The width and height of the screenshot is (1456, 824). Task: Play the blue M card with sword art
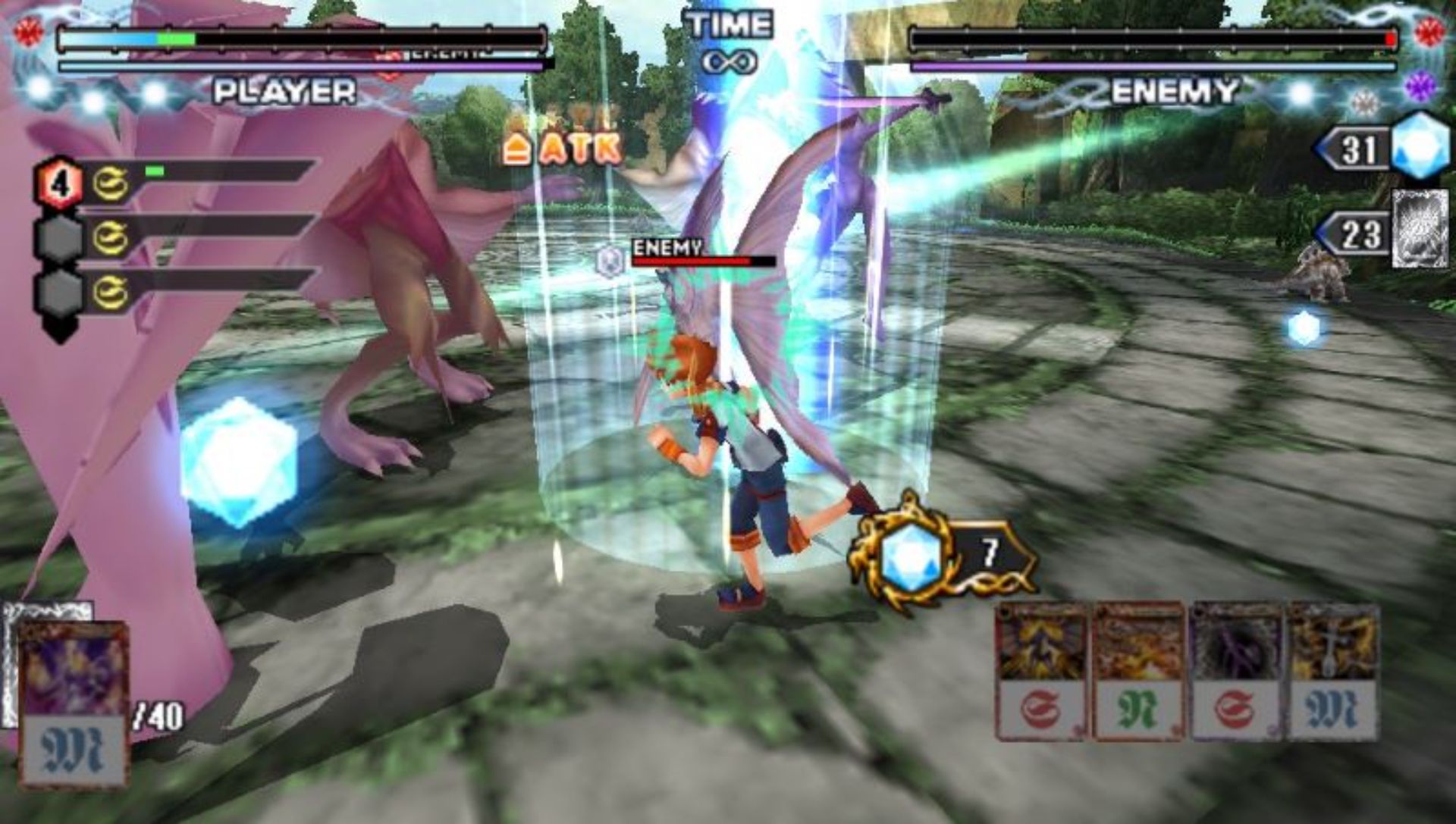(x=1334, y=672)
